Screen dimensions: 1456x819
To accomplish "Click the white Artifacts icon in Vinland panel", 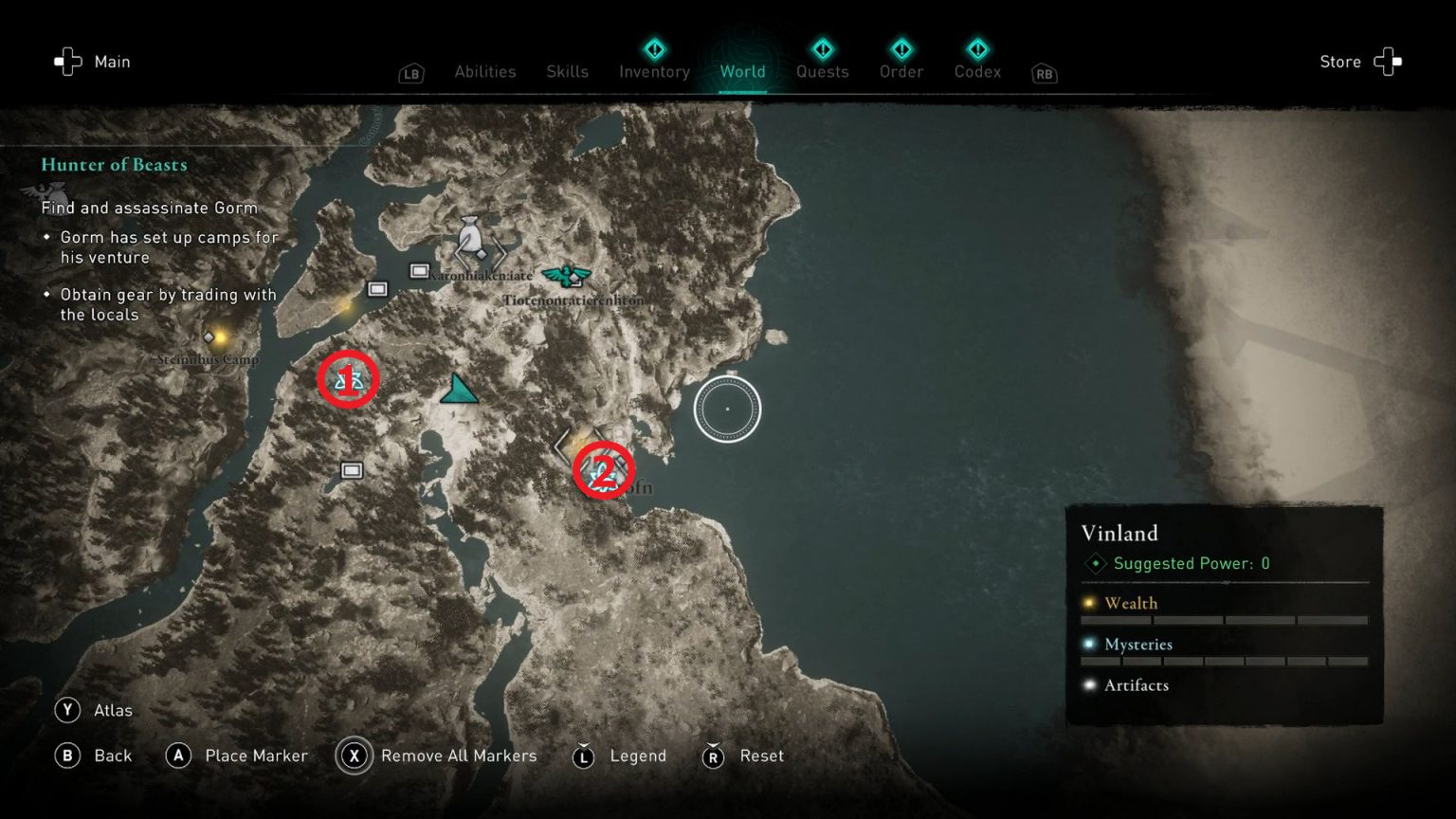I will click(1088, 684).
